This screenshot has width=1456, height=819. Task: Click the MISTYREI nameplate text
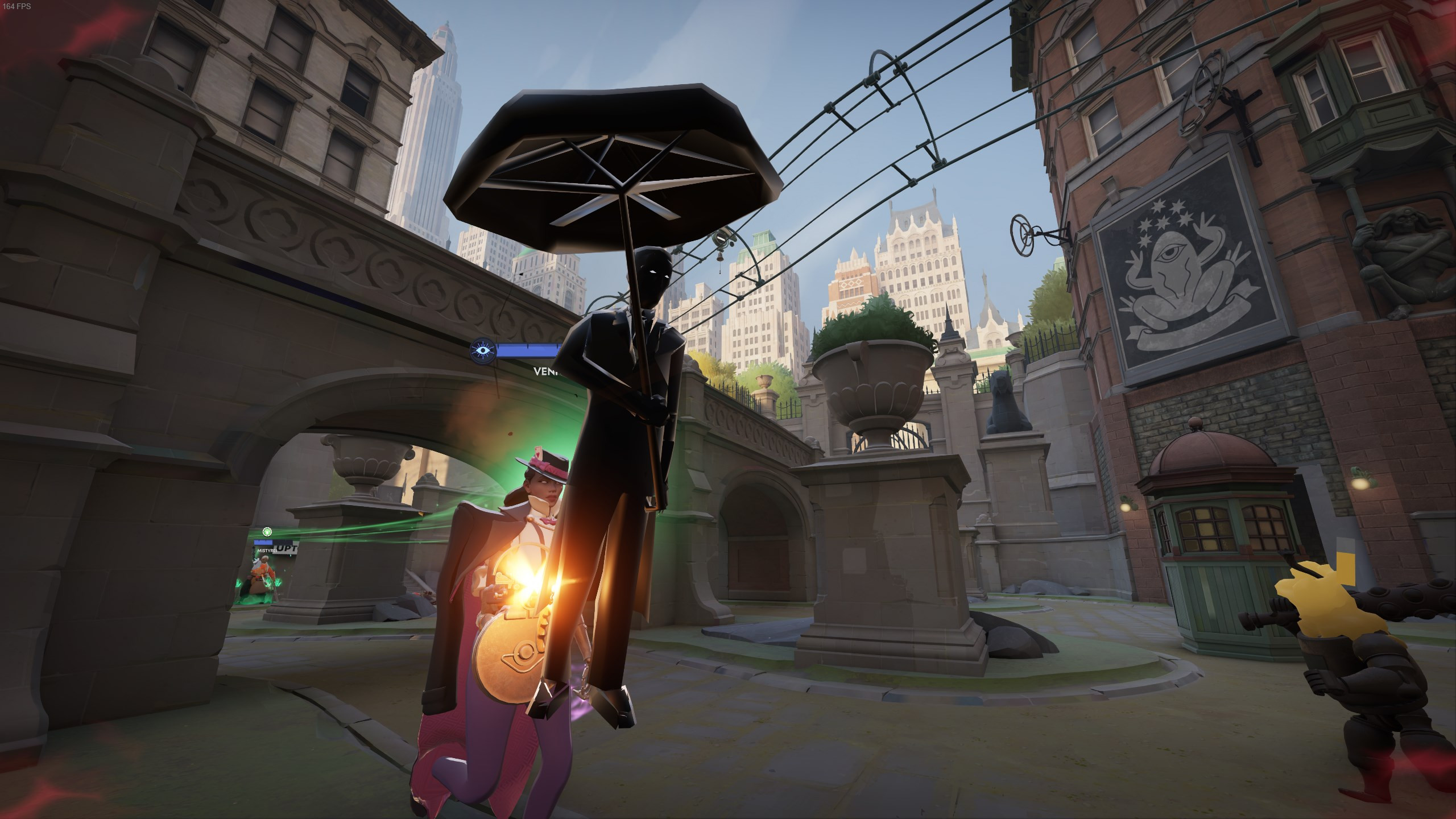(267, 551)
